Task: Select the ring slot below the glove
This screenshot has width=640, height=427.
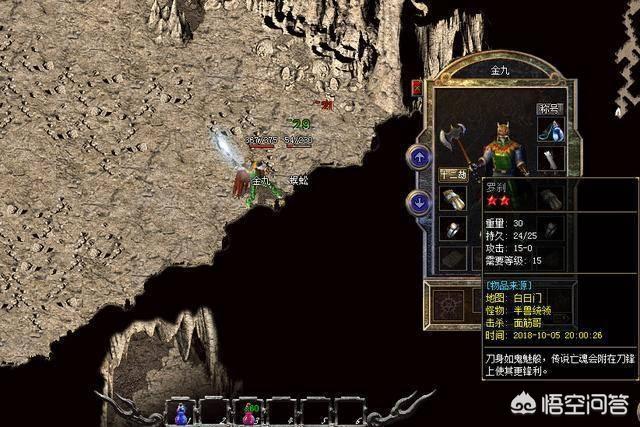Action: (x=453, y=229)
